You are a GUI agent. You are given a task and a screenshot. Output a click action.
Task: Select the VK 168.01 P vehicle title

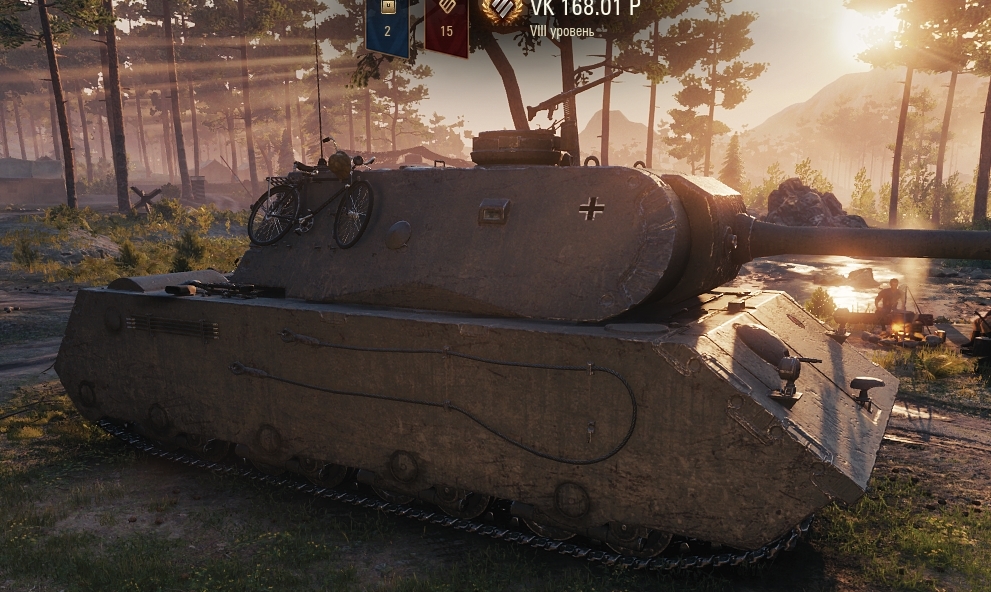click(x=585, y=9)
